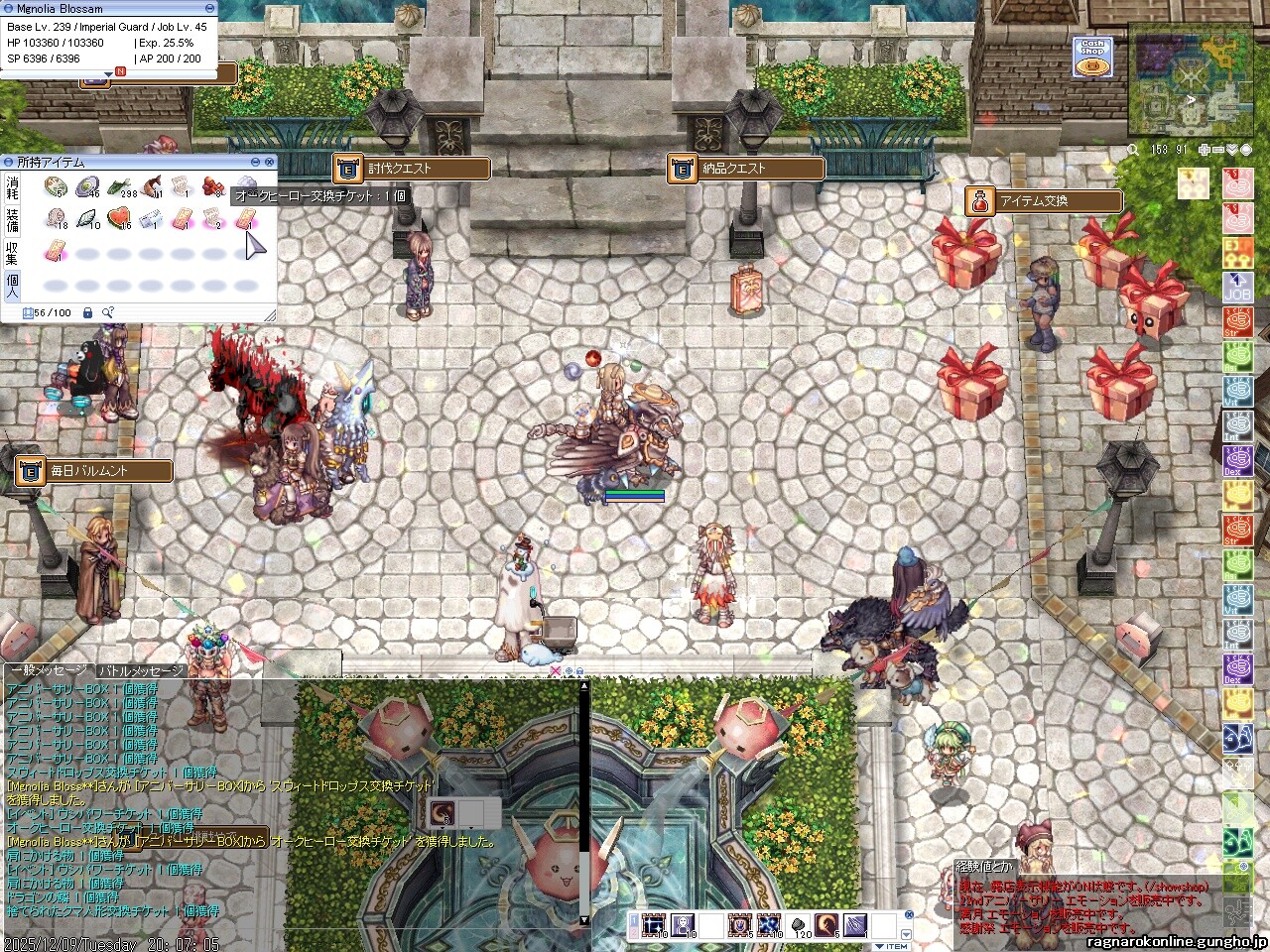Activate the crescent moon skill in hotbar
Screen dimensions: 1270x952
tap(825, 926)
